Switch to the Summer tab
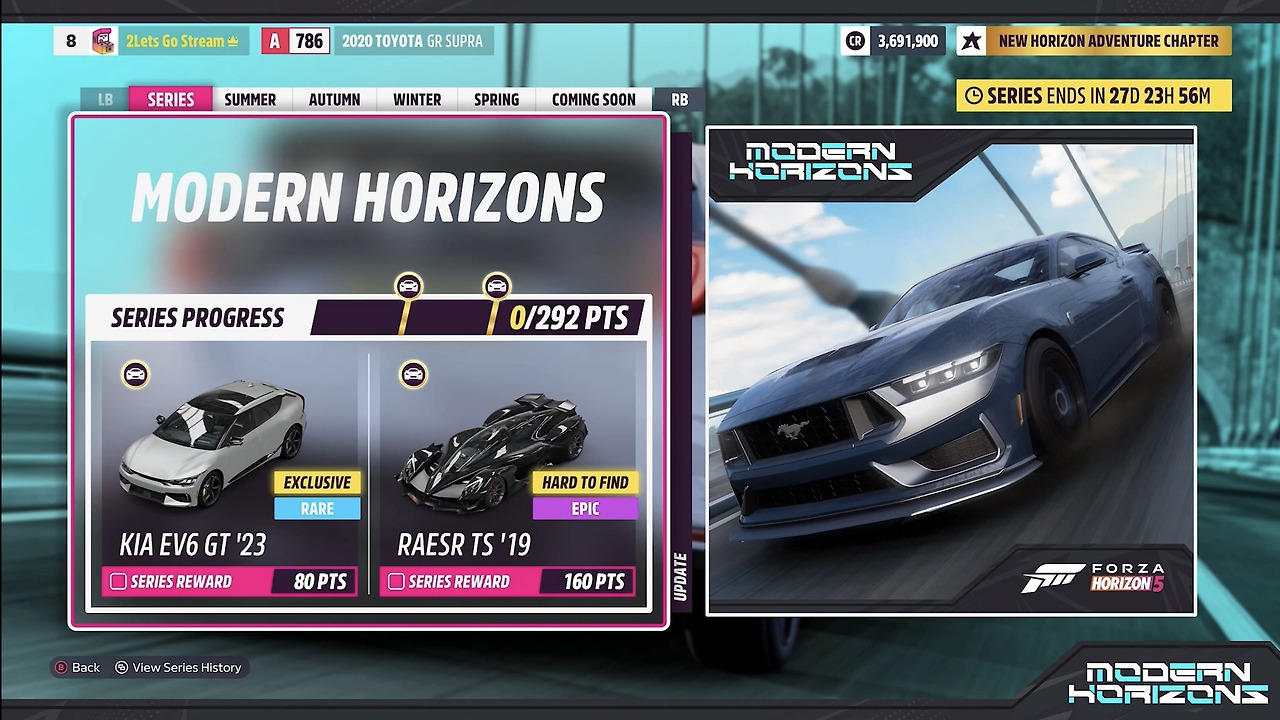This screenshot has width=1280, height=720. (250, 99)
